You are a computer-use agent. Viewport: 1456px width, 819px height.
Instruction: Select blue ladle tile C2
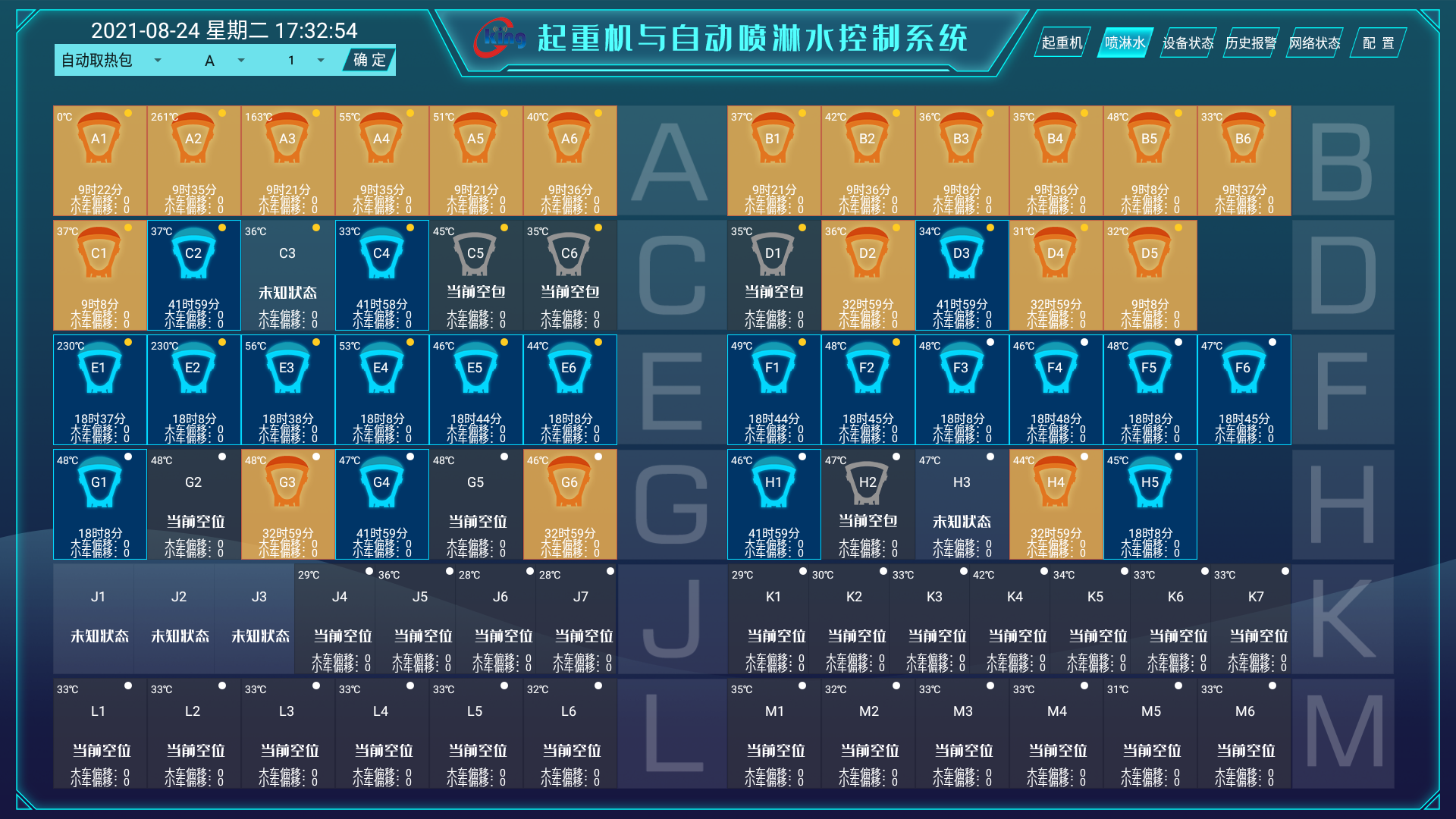tap(193, 275)
